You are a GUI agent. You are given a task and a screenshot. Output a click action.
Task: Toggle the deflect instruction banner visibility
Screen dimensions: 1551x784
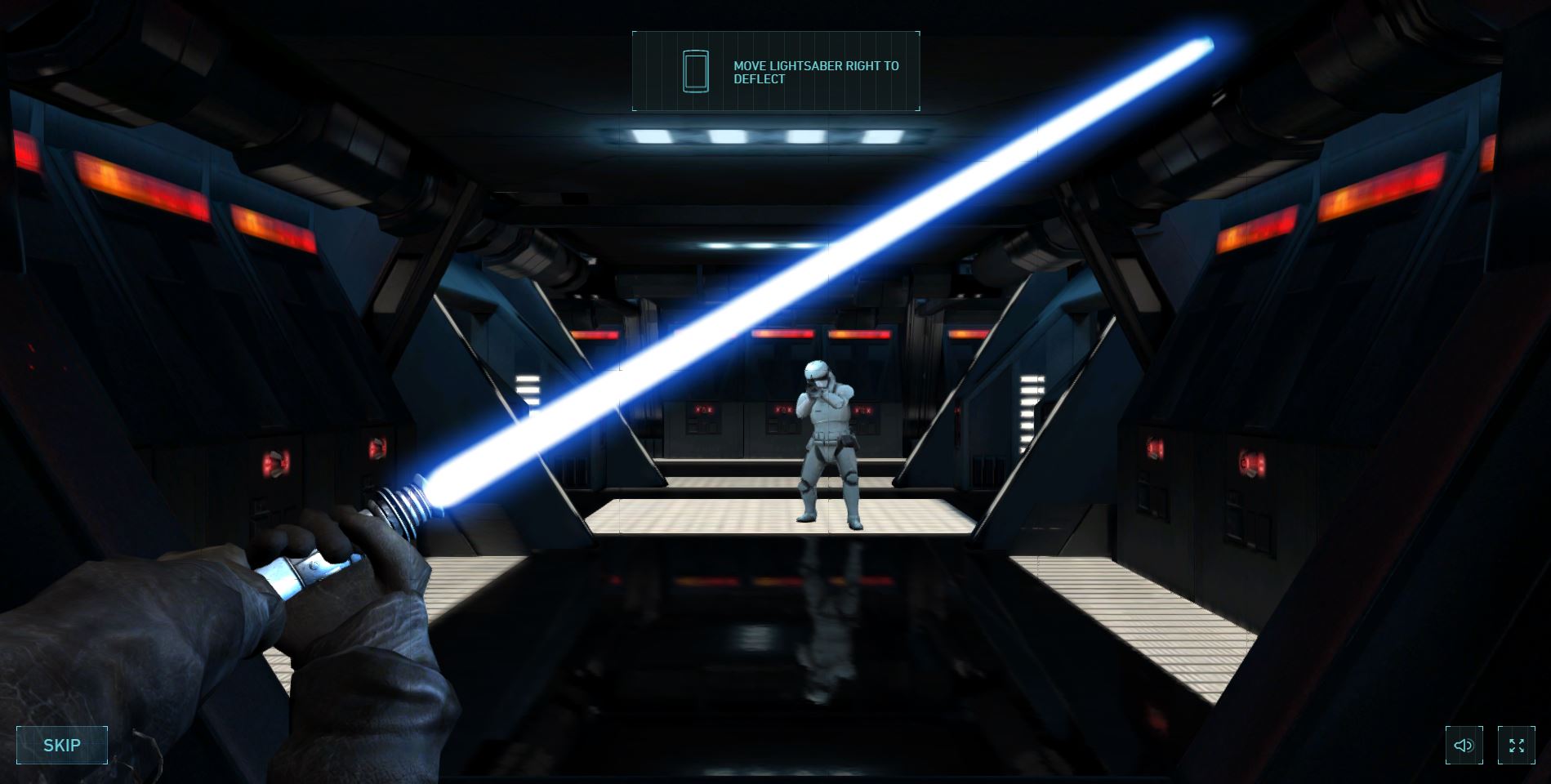point(776,71)
